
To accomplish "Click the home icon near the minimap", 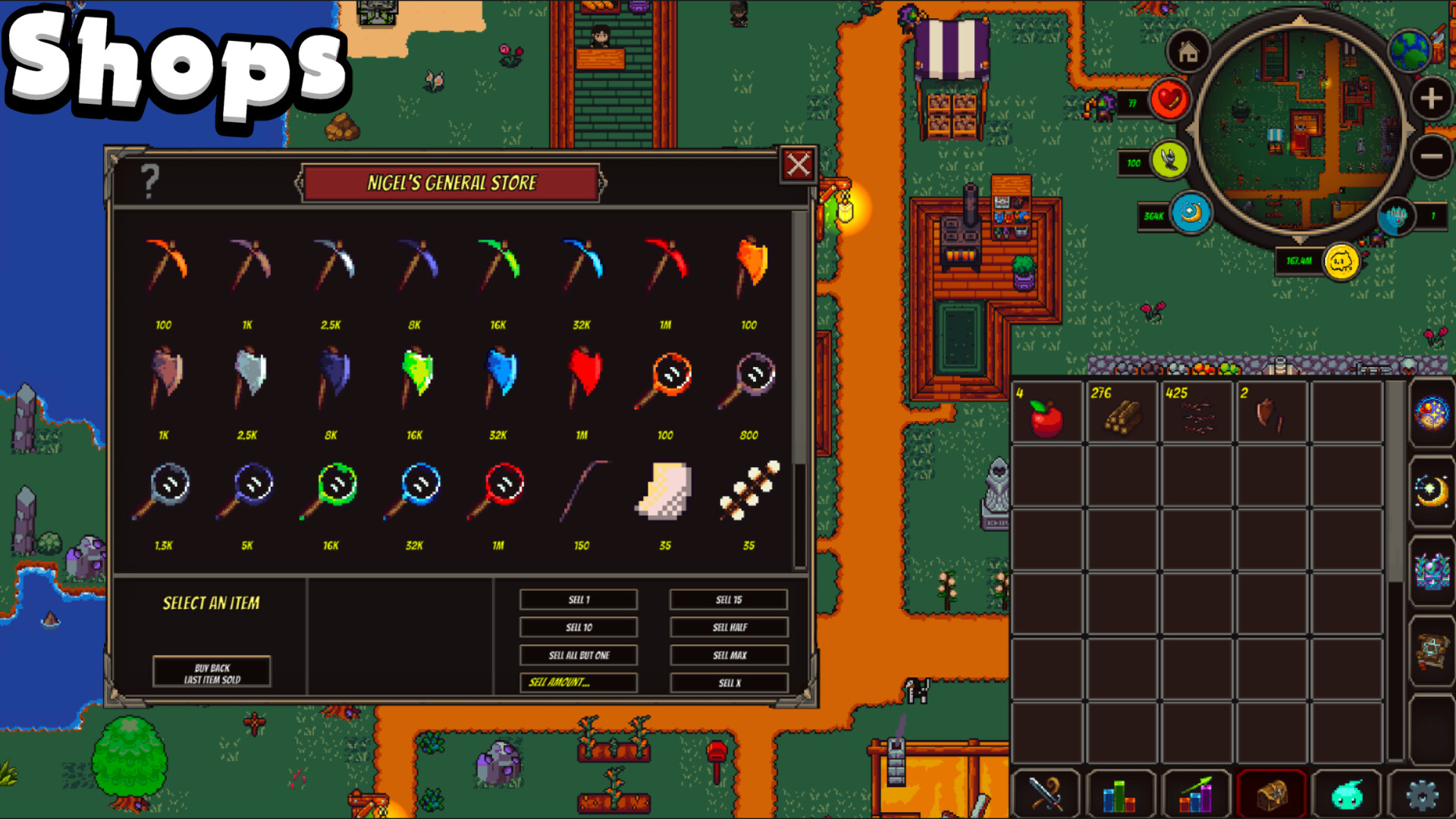I will (1188, 52).
